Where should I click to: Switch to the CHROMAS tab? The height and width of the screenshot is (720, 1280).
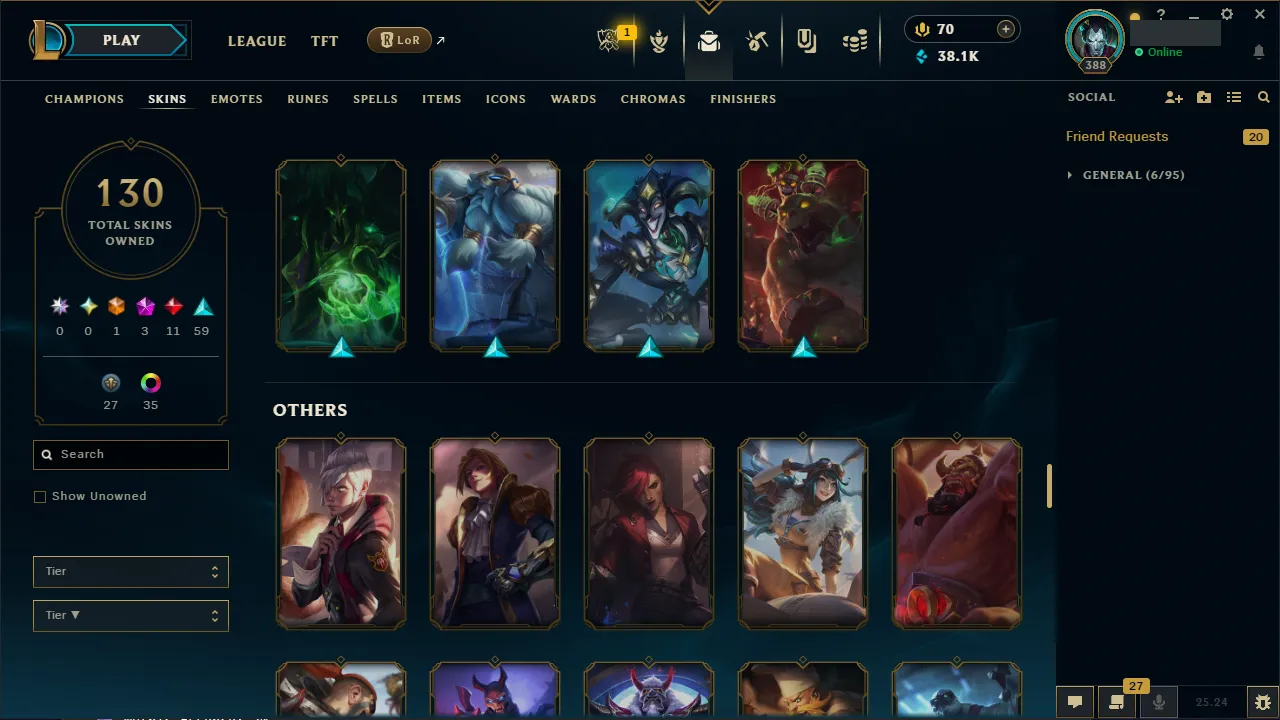pyautogui.click(x=653, y=99)
